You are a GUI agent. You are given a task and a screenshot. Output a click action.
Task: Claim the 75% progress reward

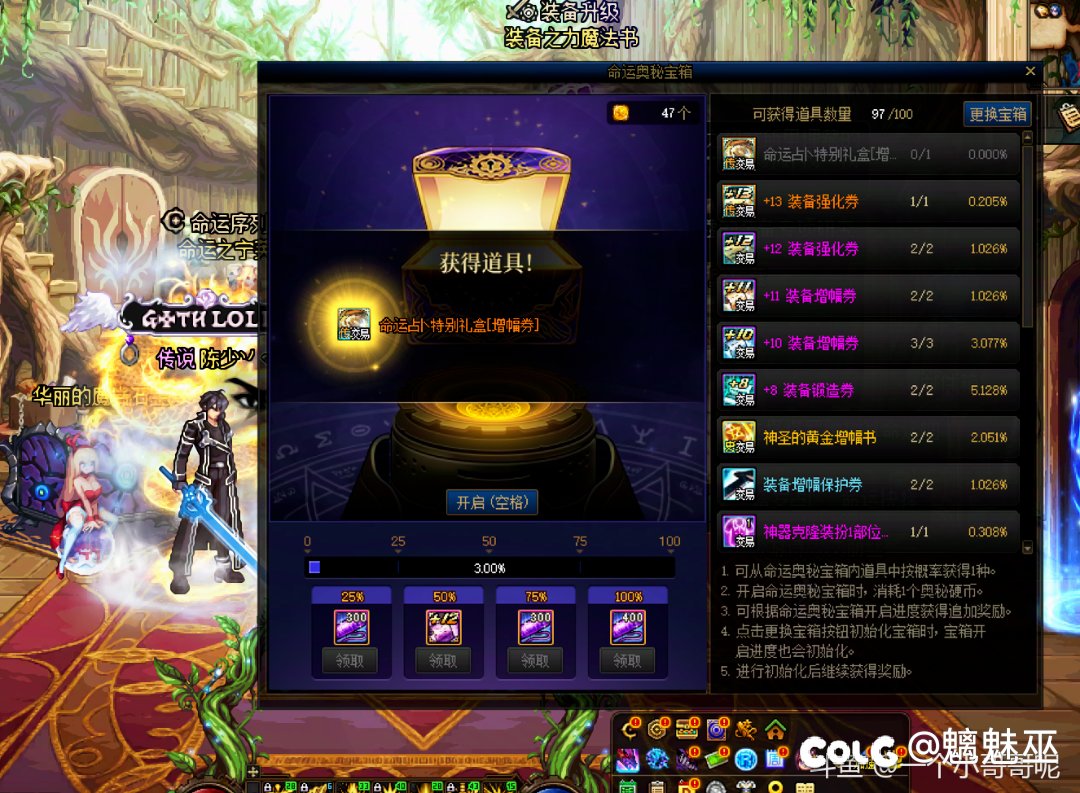point(535,660)
